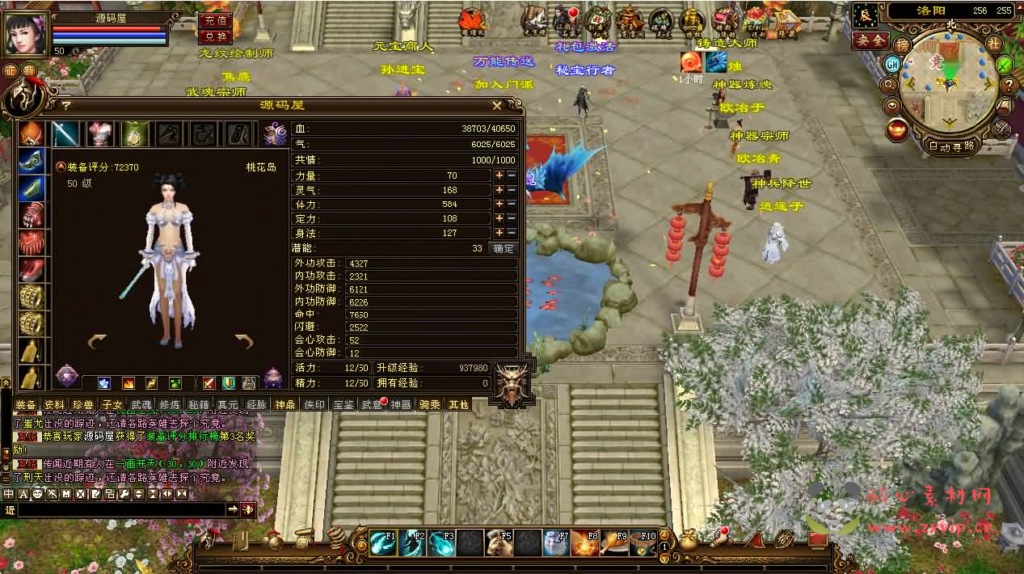Image resolution: width=1024 pixels, height=574 pixels.
Task: Confirm potential points with 确定 button
Action: [x=505, y=248]
